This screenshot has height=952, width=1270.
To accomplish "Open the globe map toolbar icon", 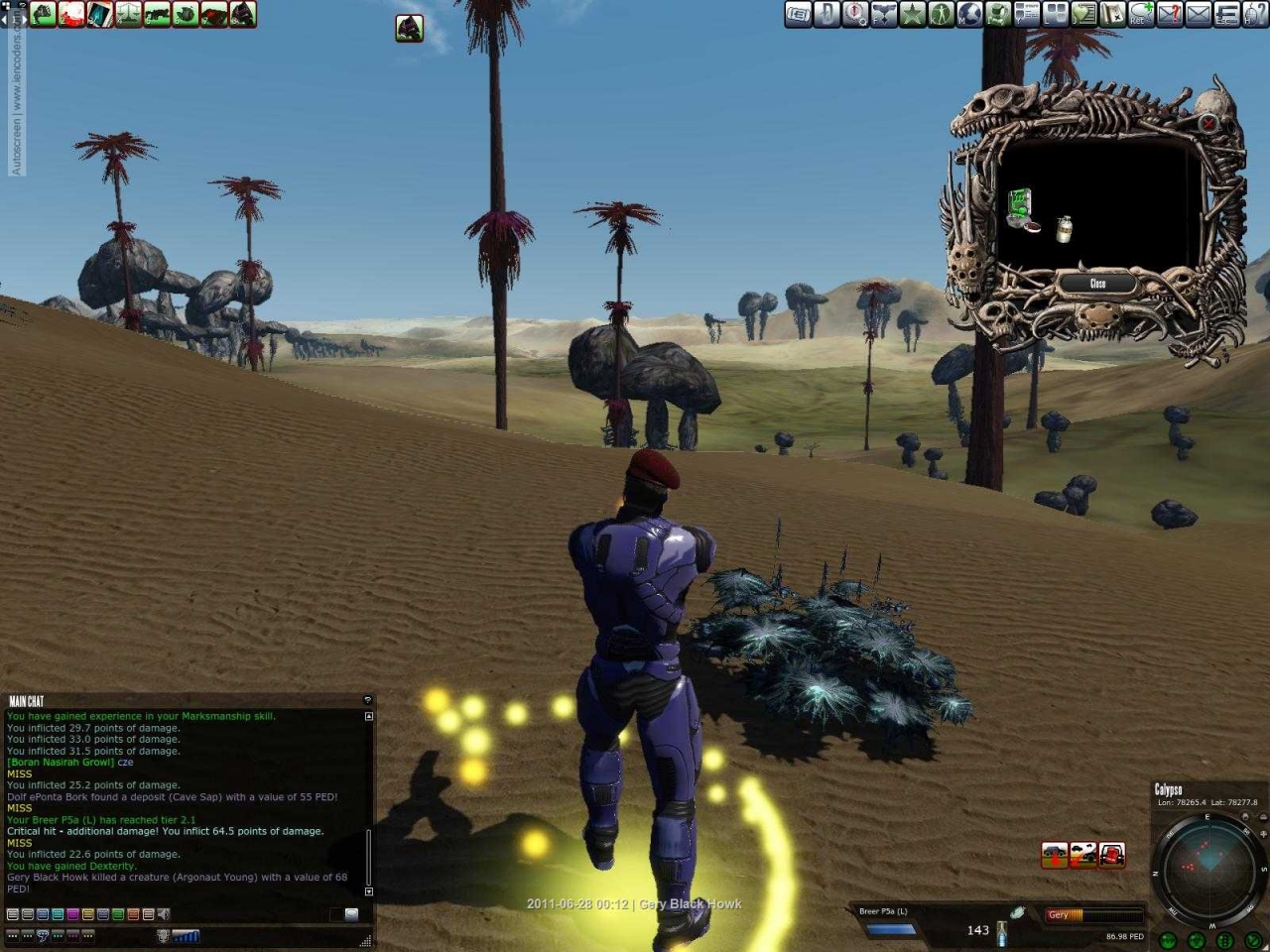I will pyautogui.click(x=969, y=14).
